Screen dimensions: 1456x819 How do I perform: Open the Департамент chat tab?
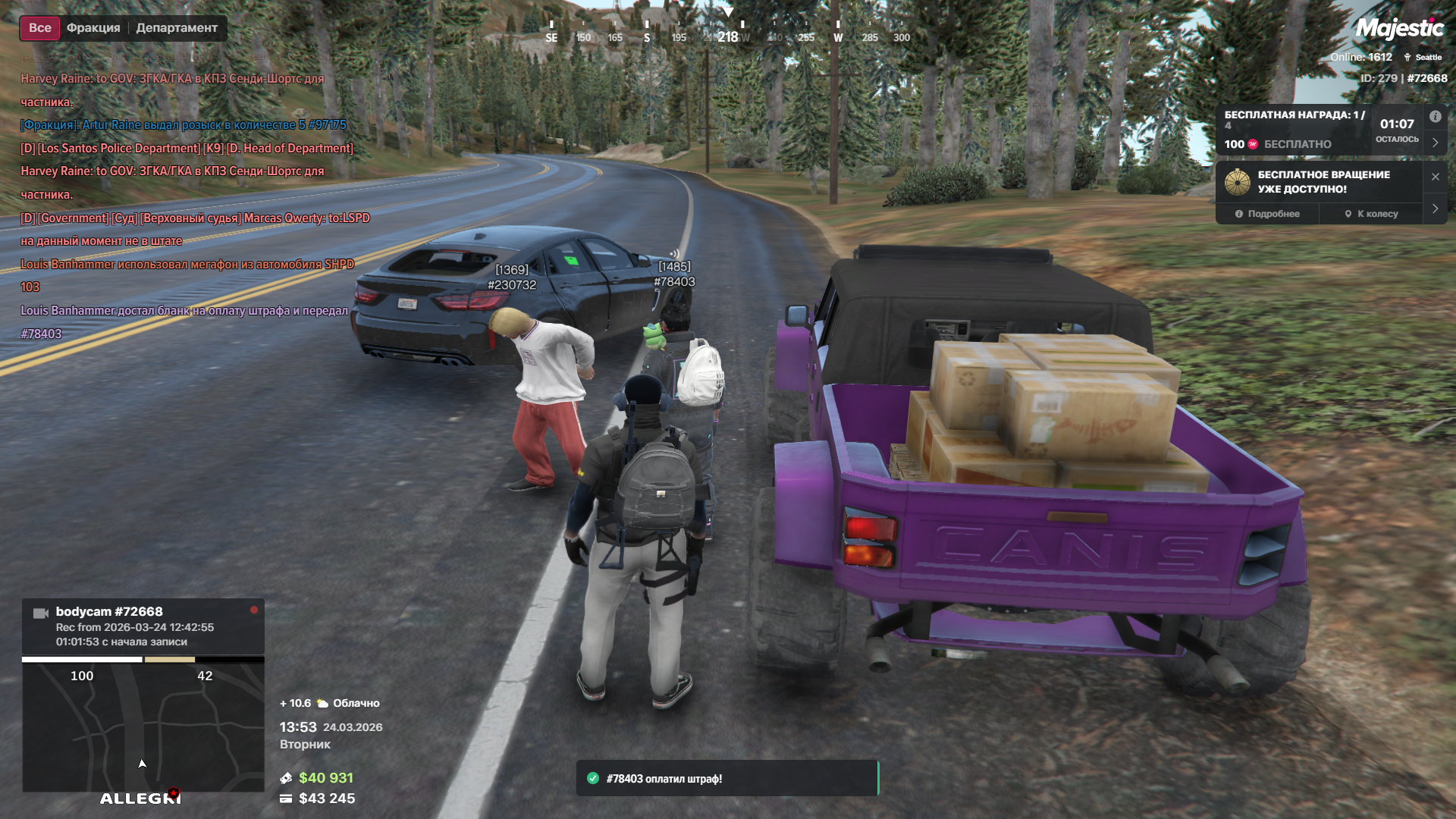click(177, 28)
